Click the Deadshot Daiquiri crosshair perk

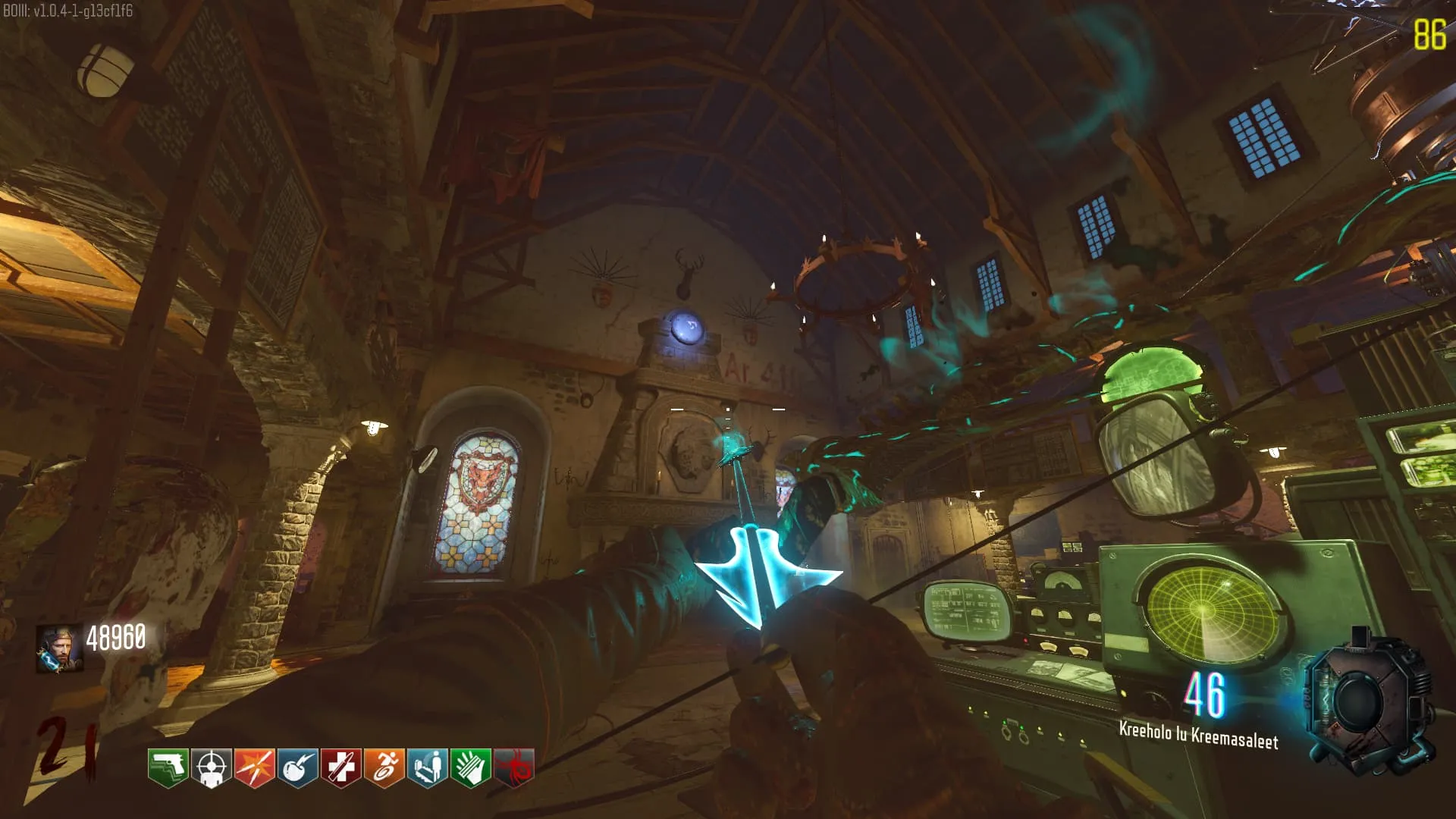pos(211,767)
